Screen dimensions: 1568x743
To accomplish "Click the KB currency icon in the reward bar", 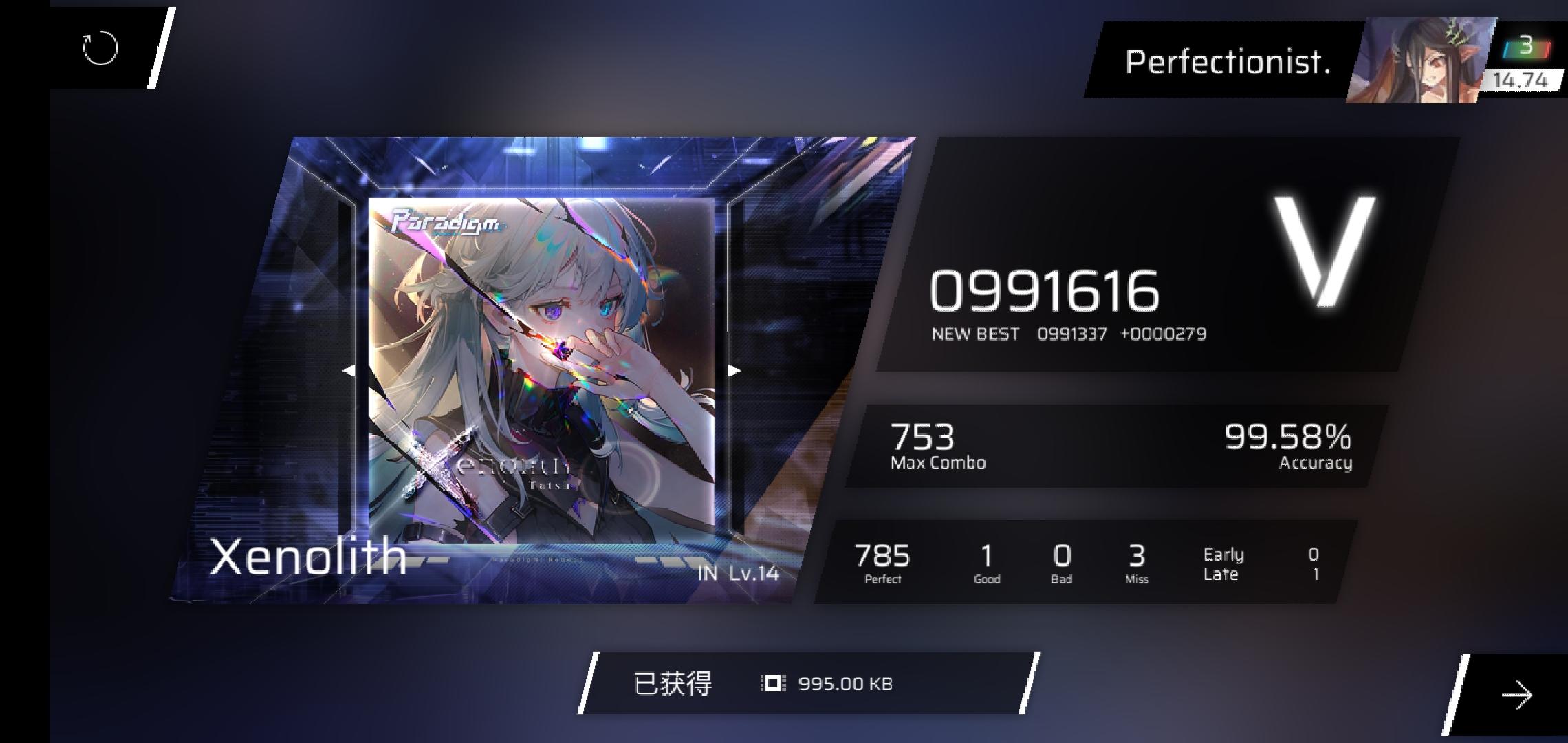I will click(772, 683).
